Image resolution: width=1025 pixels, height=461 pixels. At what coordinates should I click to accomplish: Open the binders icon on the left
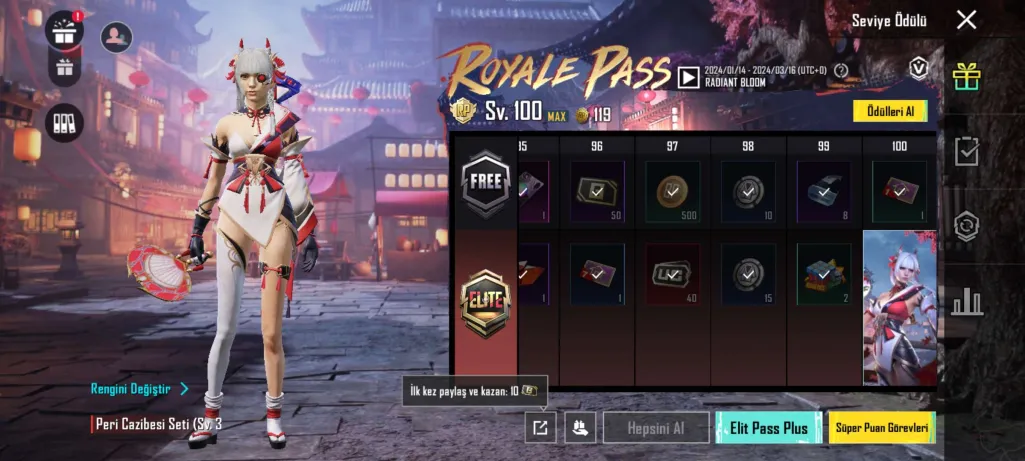[65, 122]
